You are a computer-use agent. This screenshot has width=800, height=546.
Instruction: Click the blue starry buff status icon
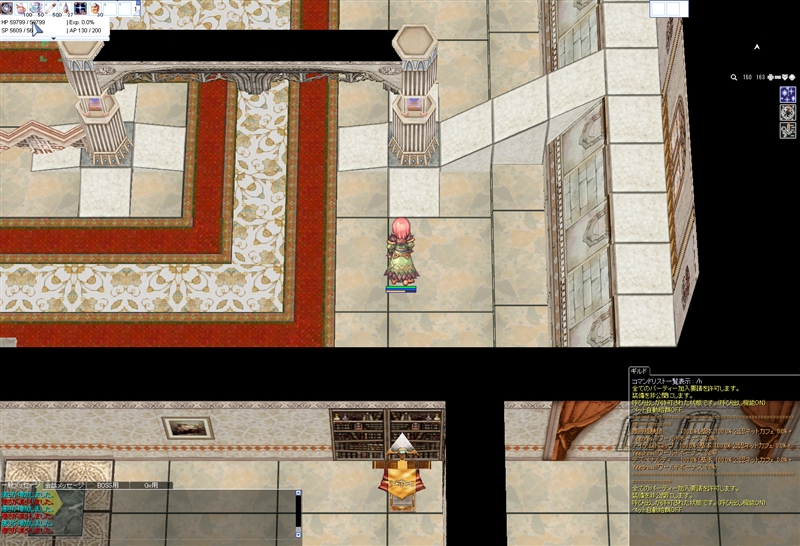click(787, 94)
